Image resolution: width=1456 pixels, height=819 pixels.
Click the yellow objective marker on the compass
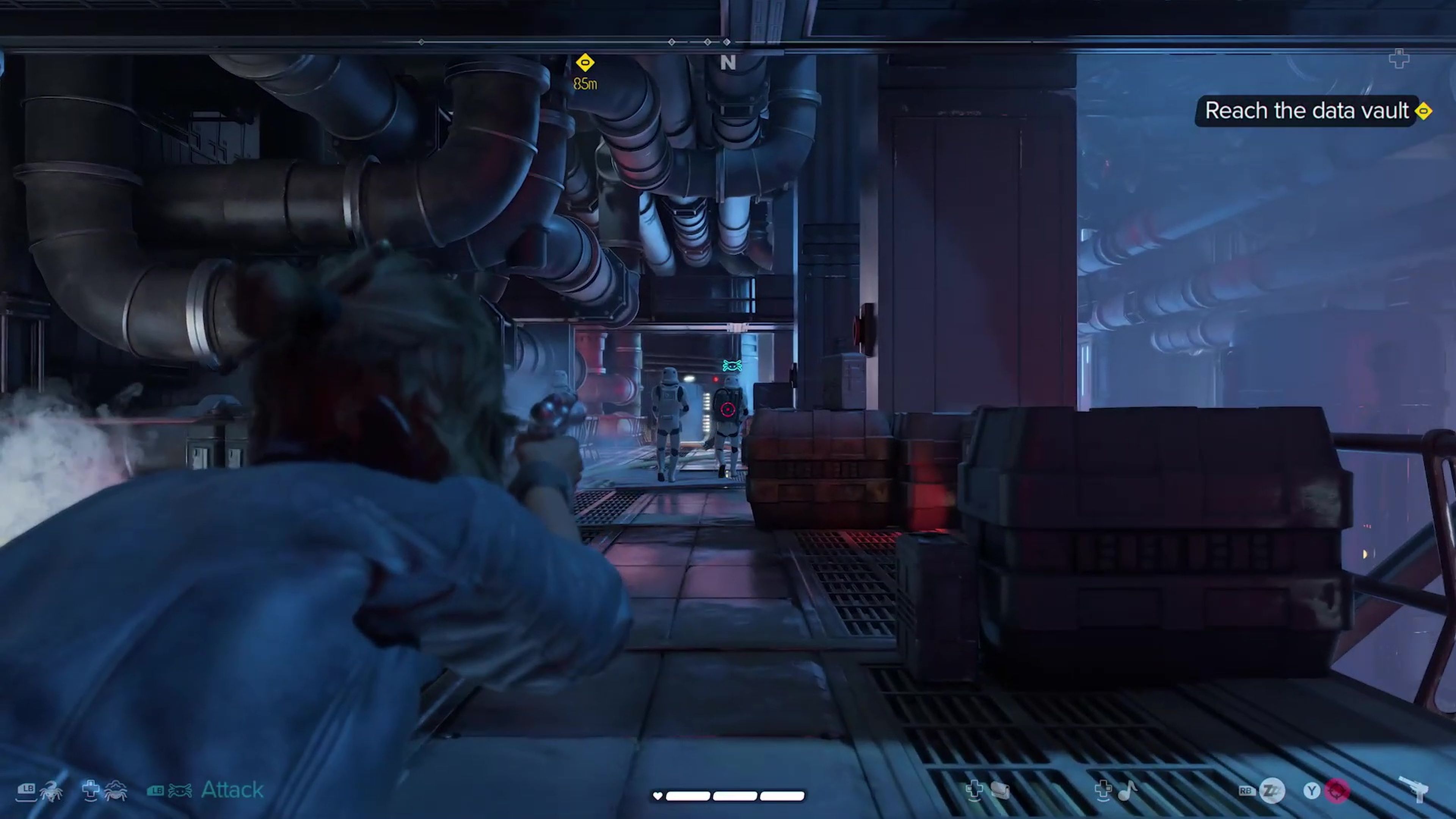tap(585, 63)
